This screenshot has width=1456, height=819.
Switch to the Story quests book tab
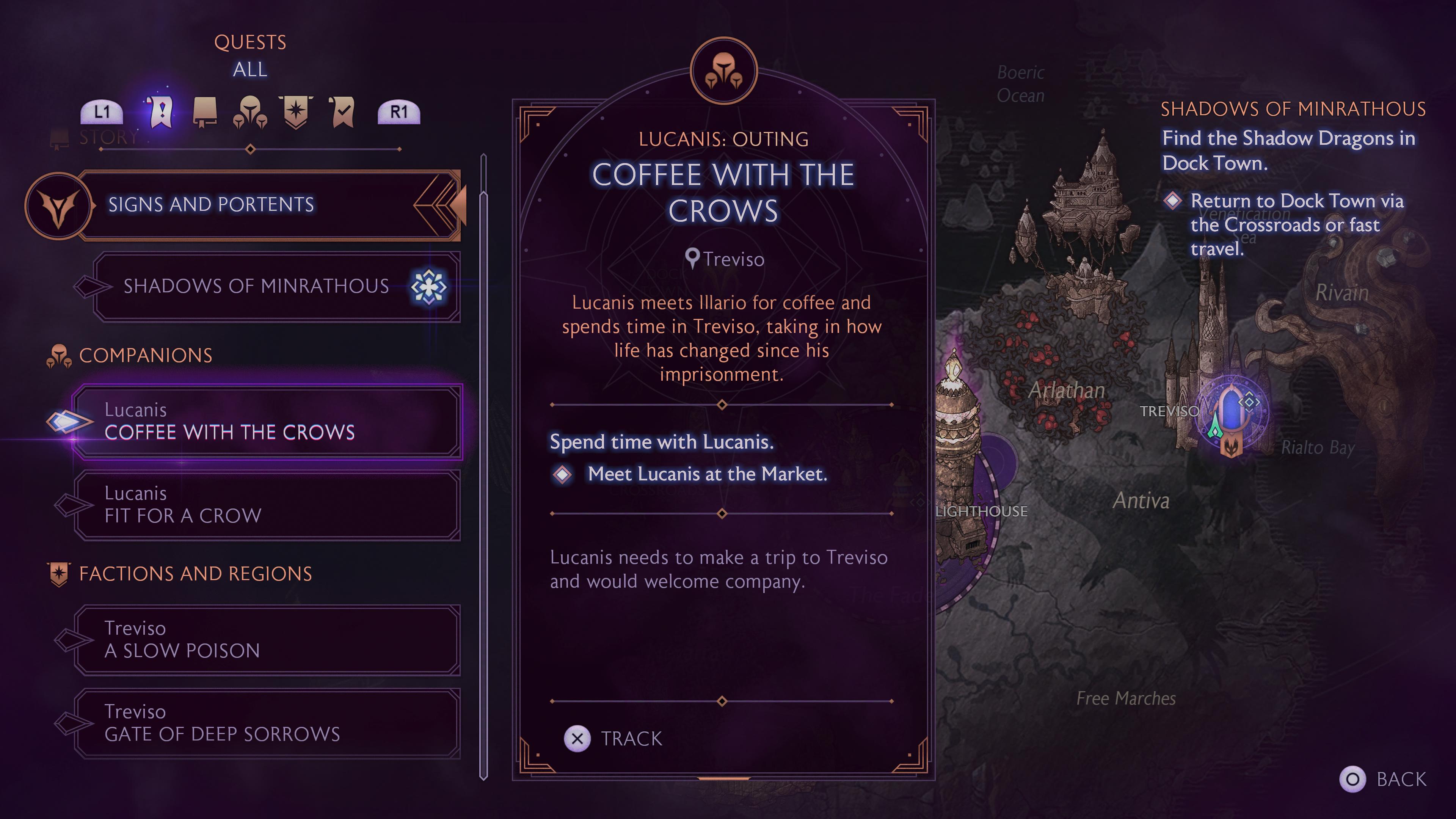pos(205,111)
